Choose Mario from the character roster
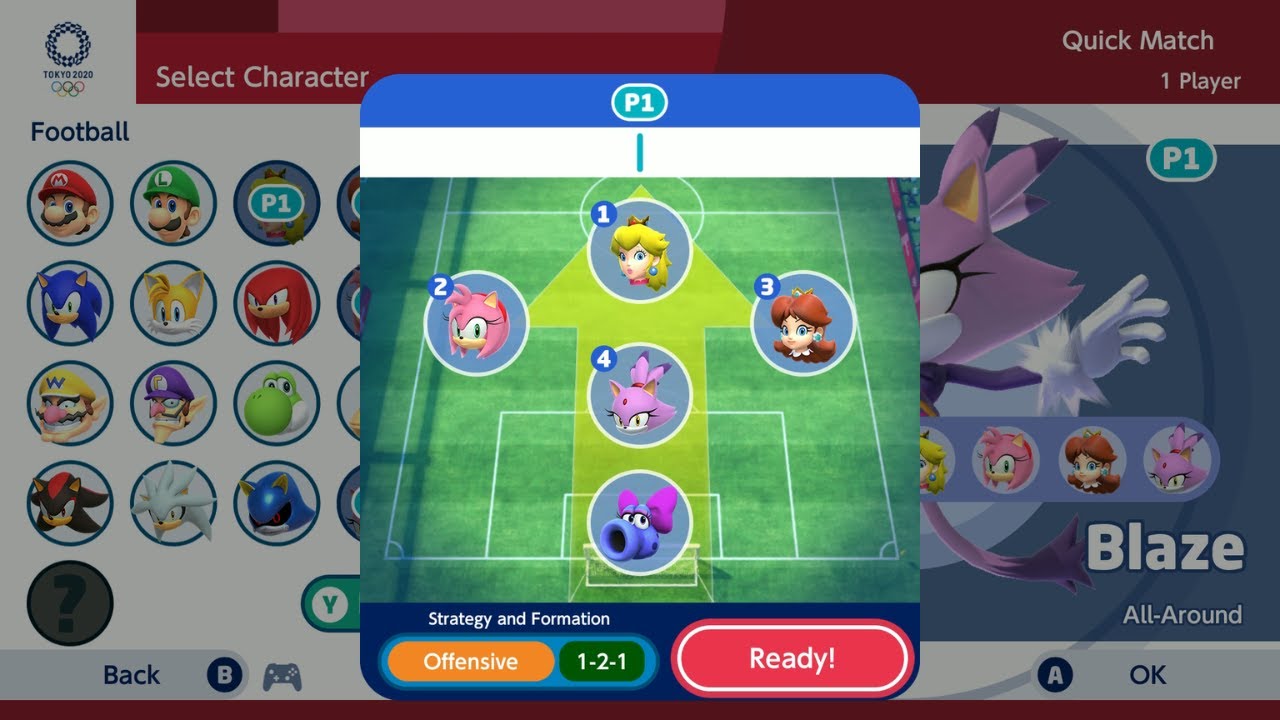The image size is (1280, 720). tap(70, 203)
